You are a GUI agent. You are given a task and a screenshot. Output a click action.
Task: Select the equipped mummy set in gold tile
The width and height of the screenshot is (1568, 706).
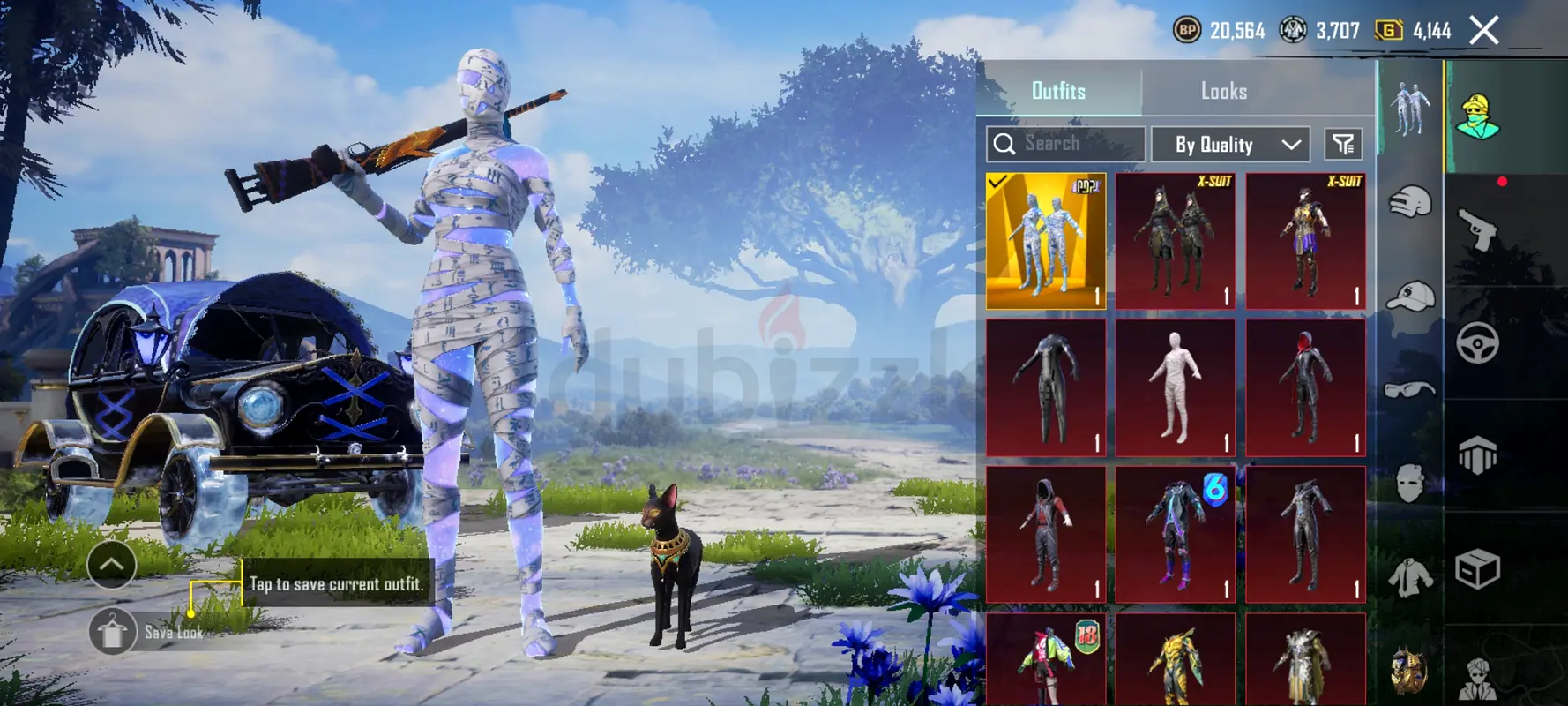pos(1045,241)
